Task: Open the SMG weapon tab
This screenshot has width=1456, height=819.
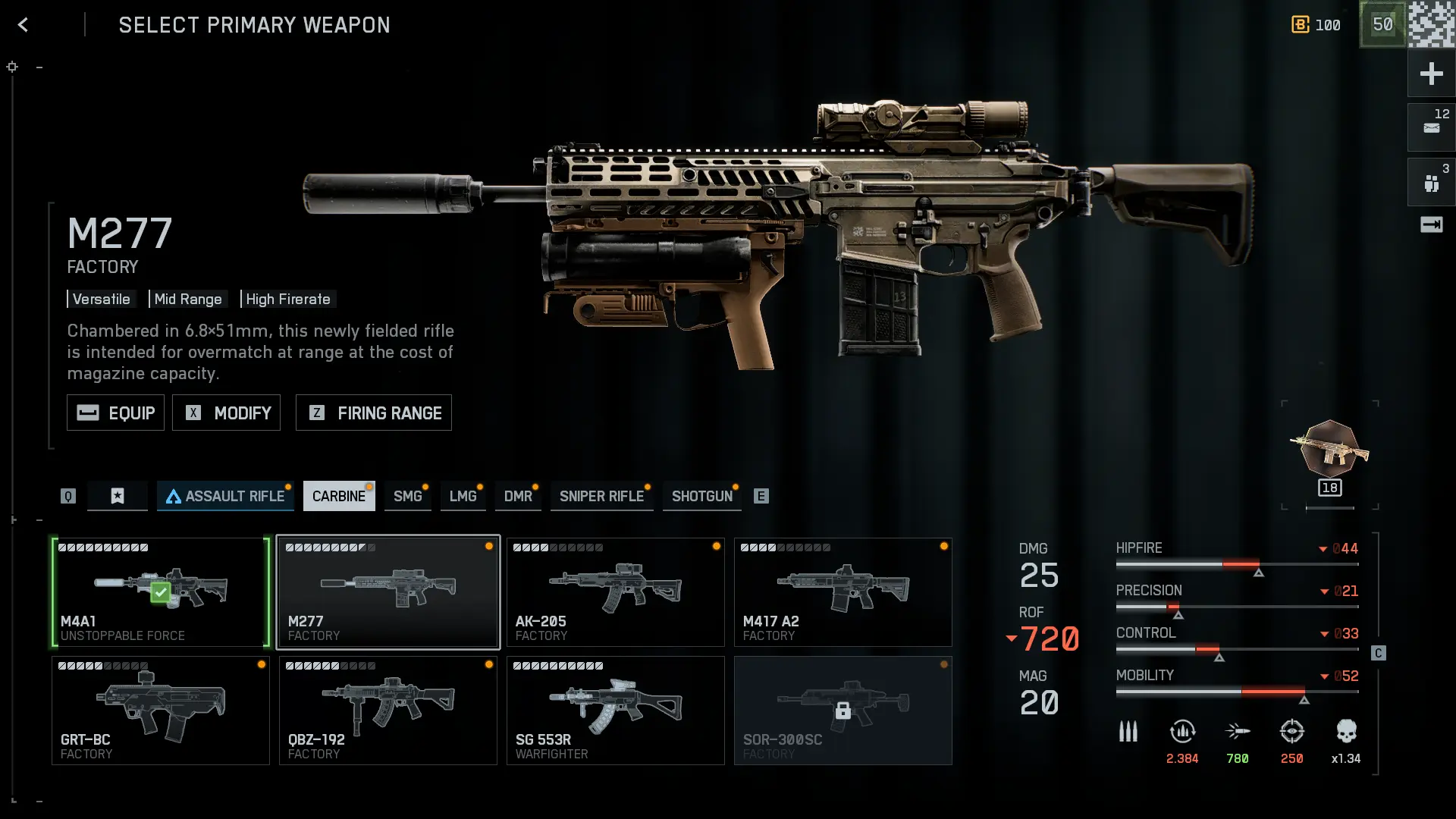Action: tap(407, 496)
